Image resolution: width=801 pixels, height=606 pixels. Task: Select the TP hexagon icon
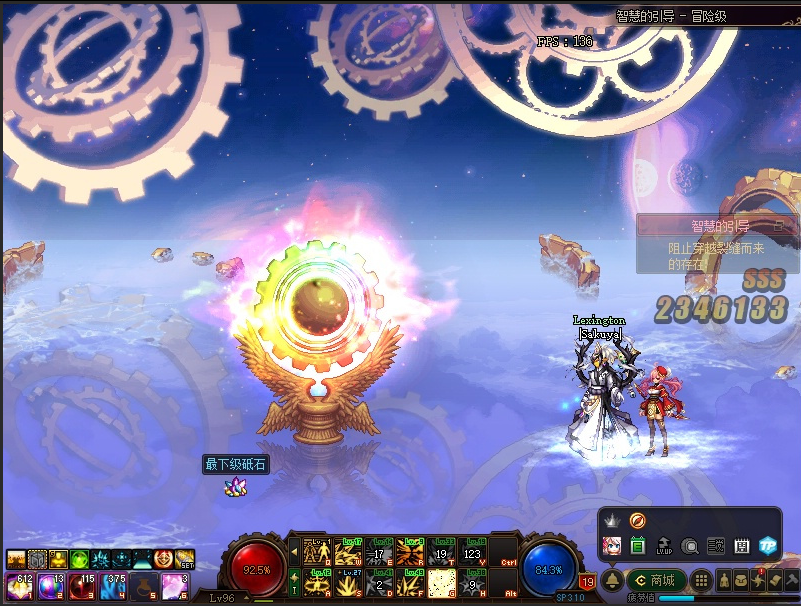click(x=767, y=546)
